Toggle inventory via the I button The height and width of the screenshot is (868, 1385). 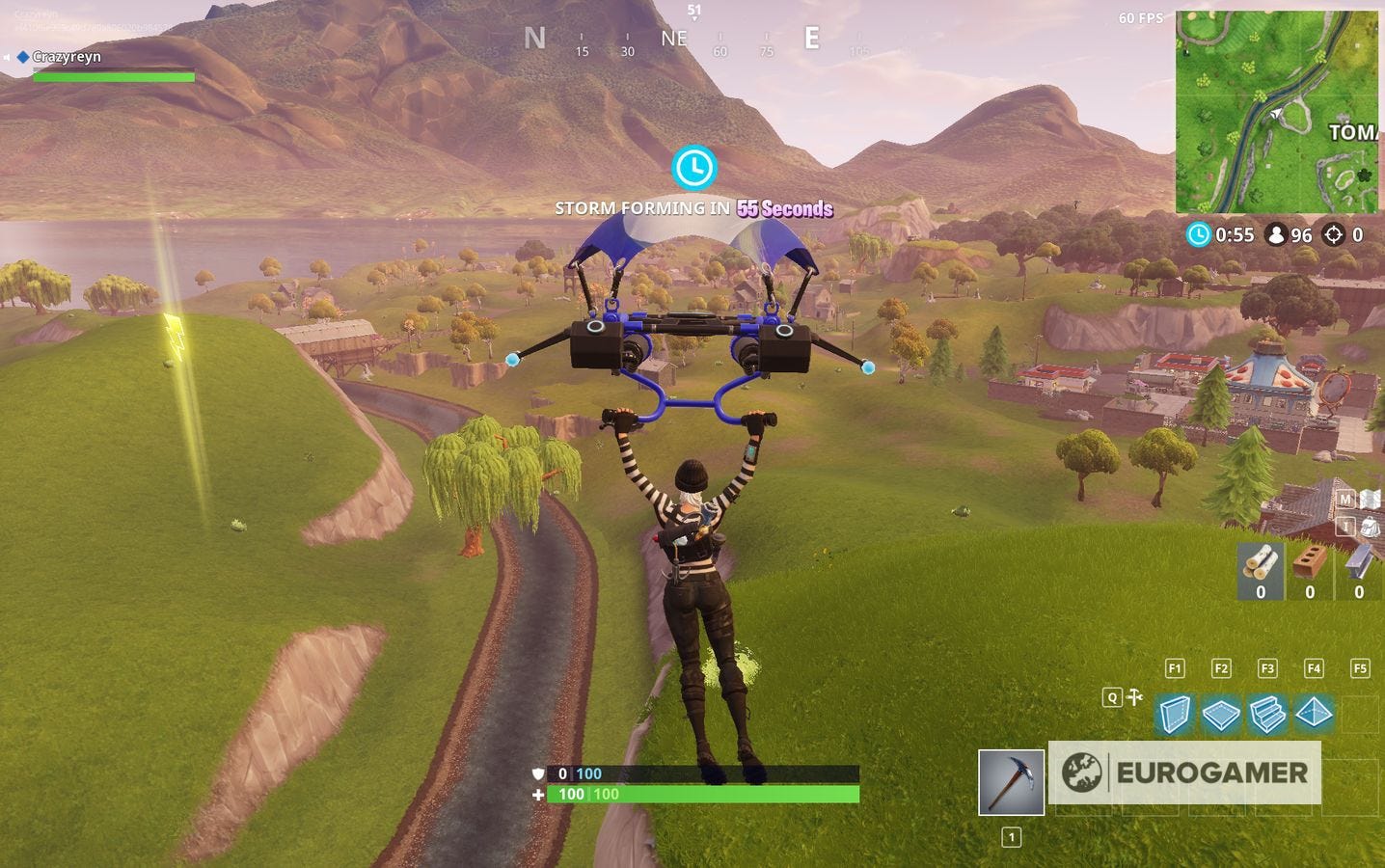click(x=1344, y=527)
